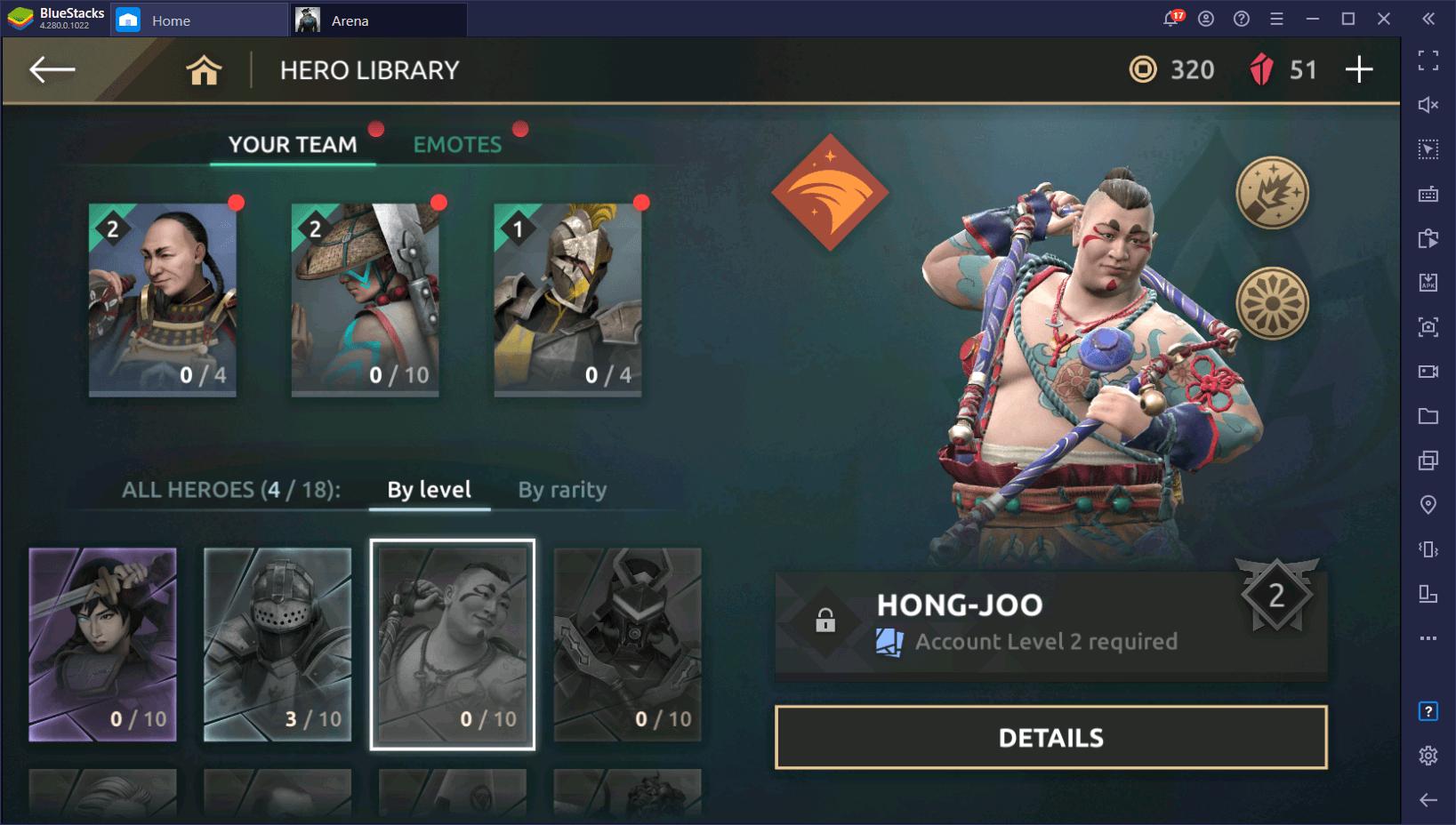Select the straw hat hero team card
The width and height of the screenshot is (1456, 825).
(x=365, y=300)
